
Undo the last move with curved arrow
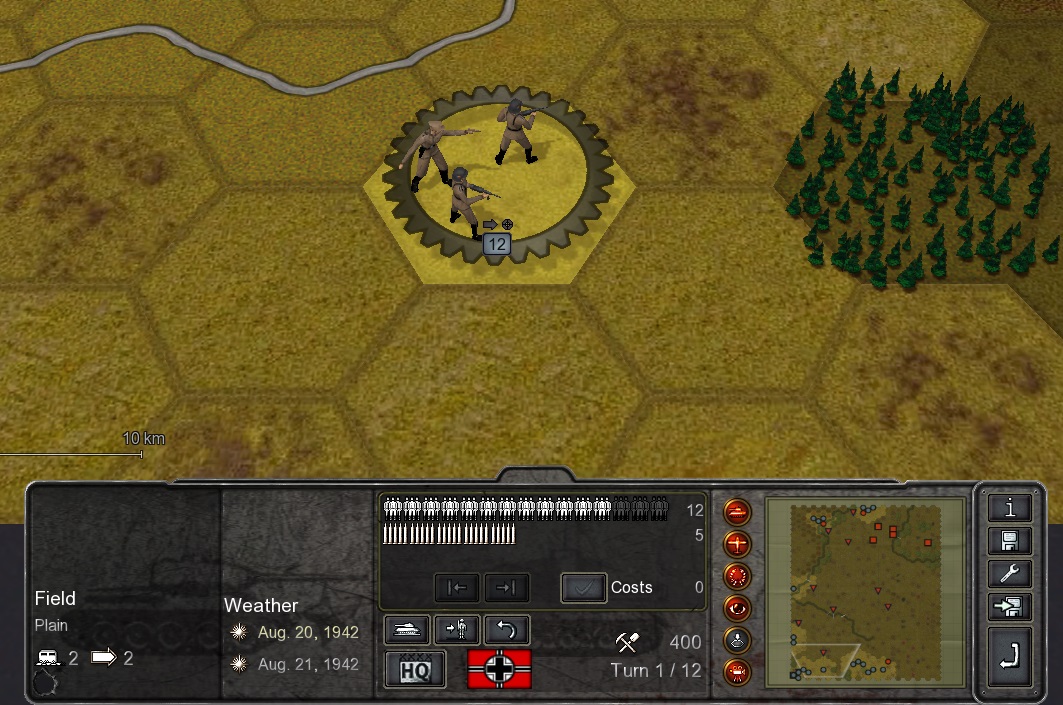506,629
